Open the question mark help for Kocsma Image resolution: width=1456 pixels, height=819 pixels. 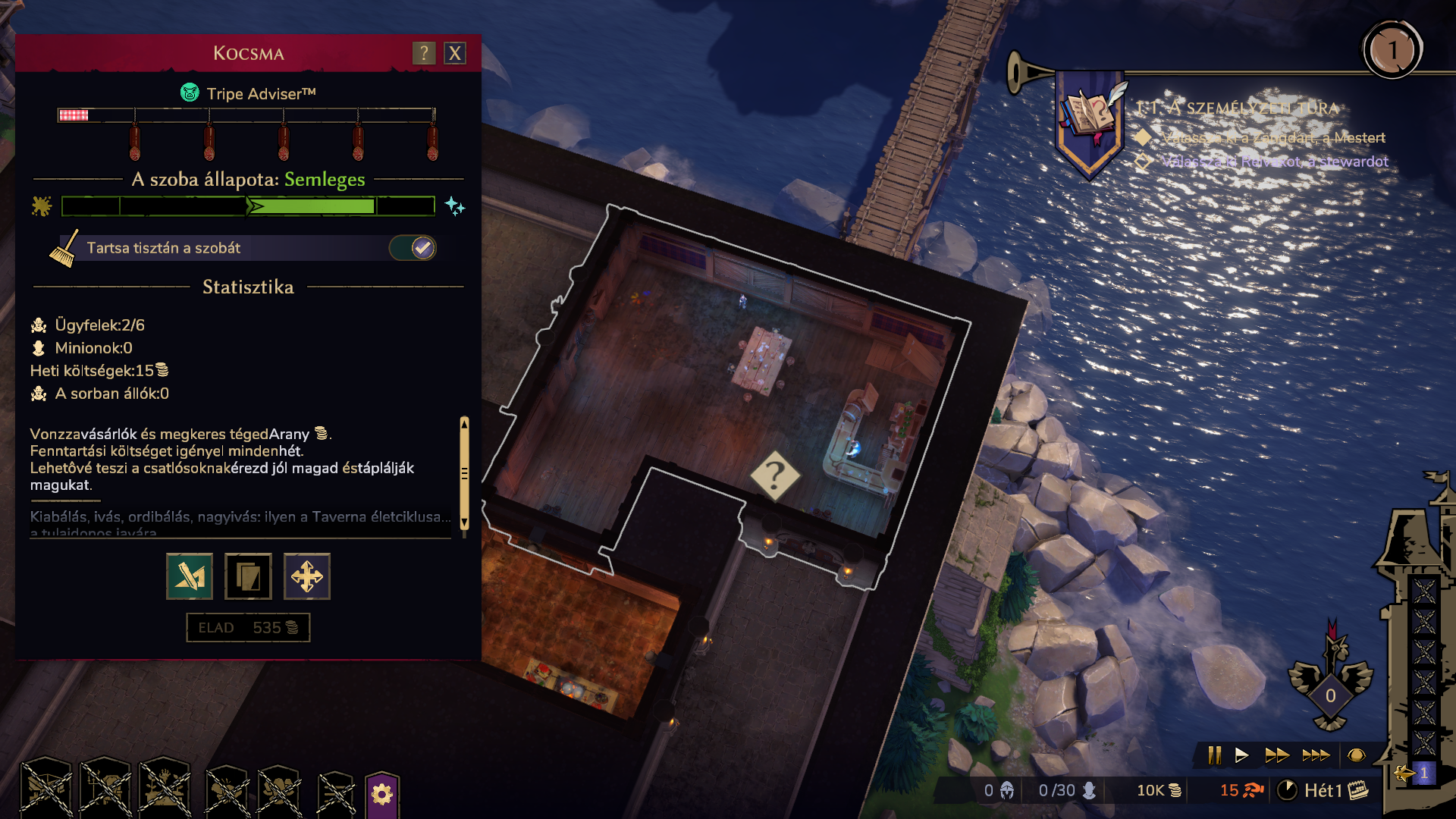(424, 54)
